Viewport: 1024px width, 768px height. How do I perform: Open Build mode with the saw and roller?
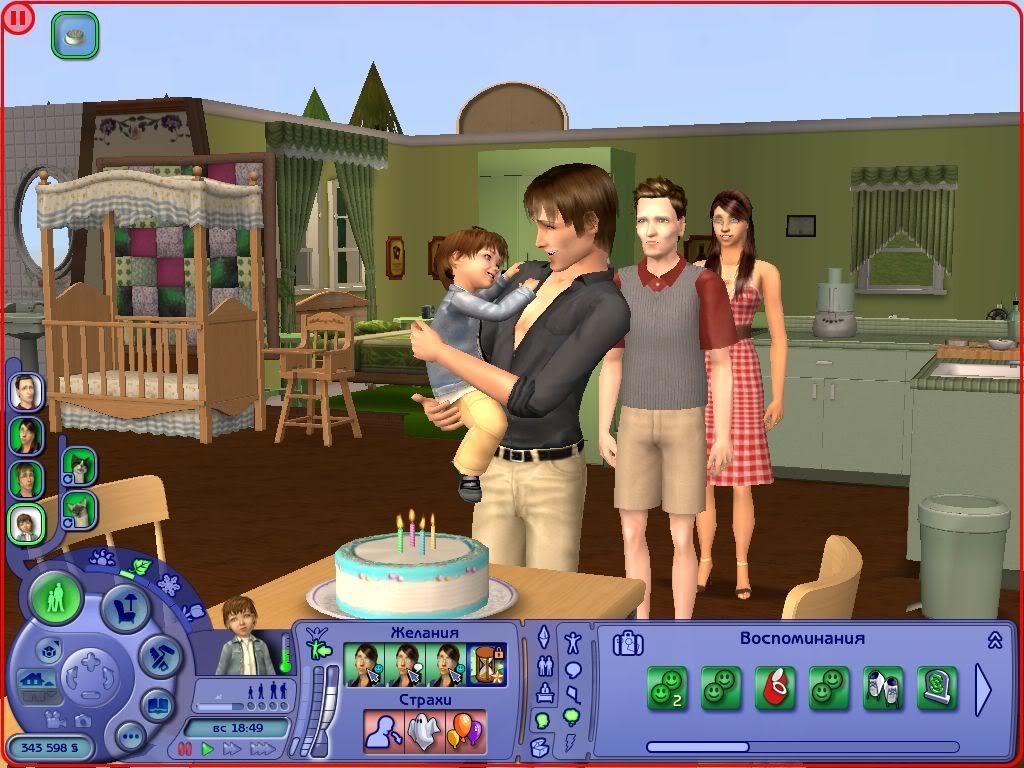coord(158,655)
